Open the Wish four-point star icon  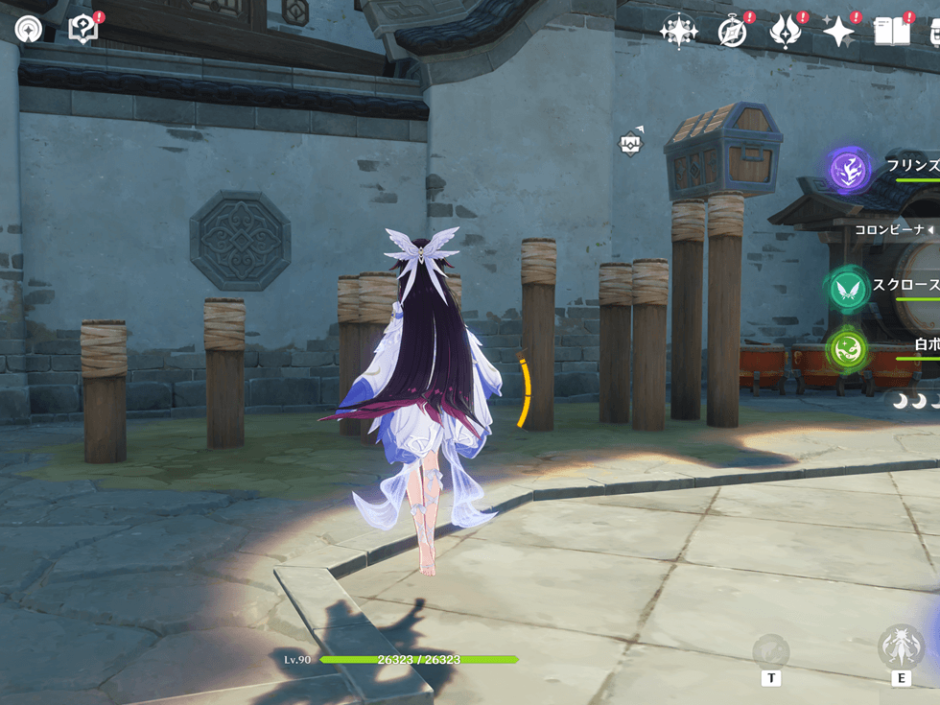tap(679, 31)
